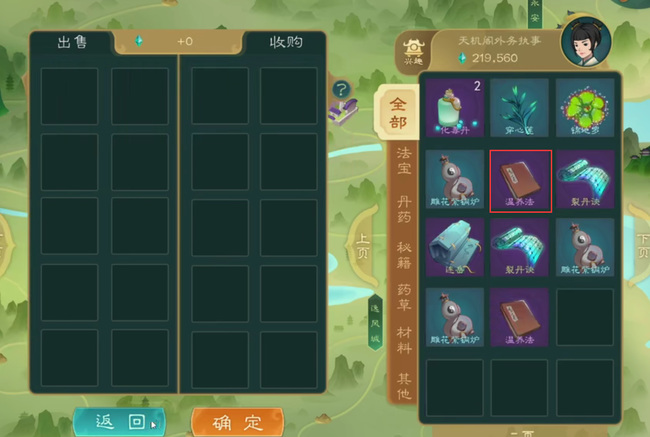Screen dimensions: 650x437
Task: Click the 兴趣 interest icon
Action: pos(412,51)
